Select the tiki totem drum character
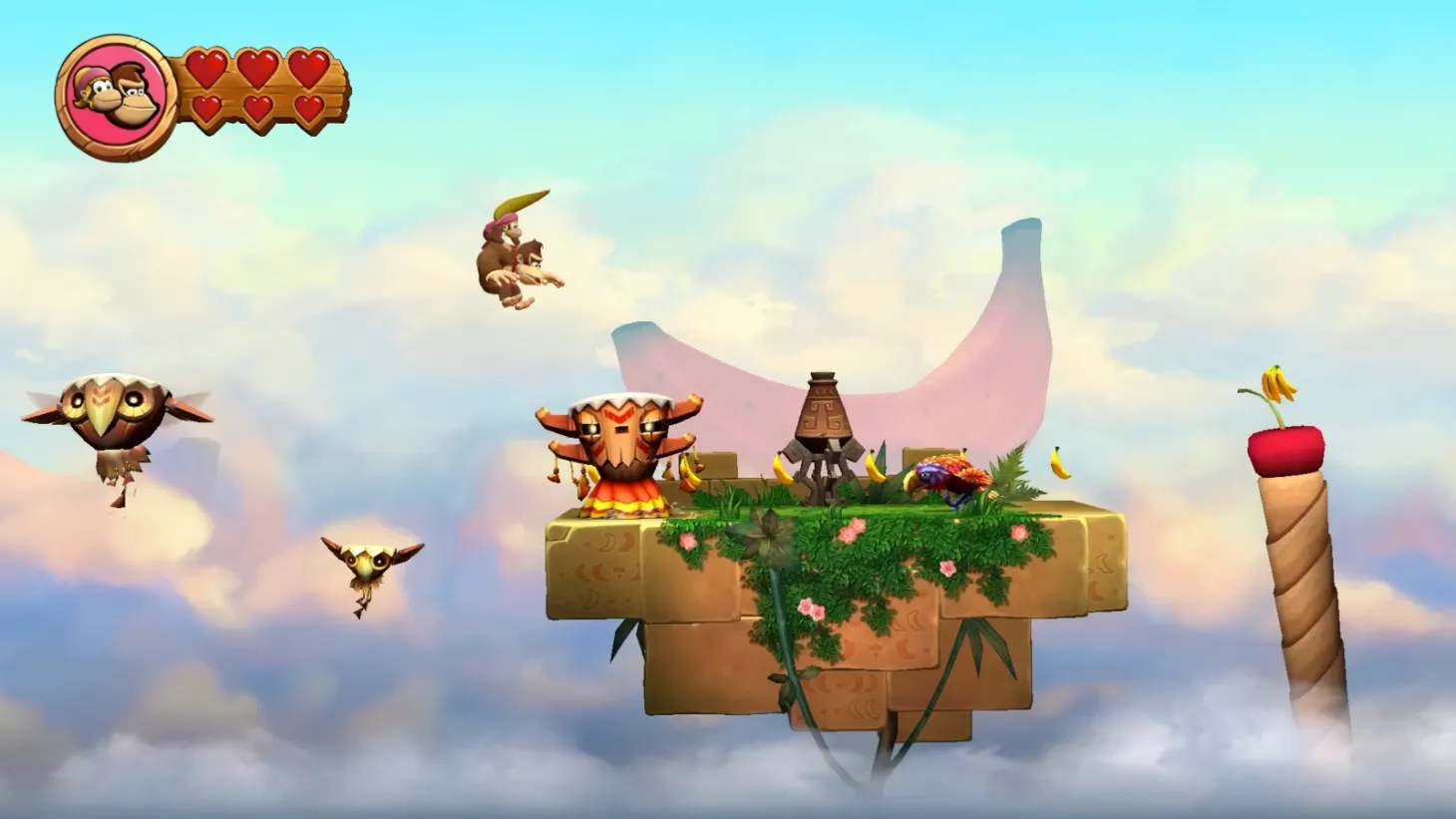Screen dimensions: 1456x819 (x=618, y=449)
